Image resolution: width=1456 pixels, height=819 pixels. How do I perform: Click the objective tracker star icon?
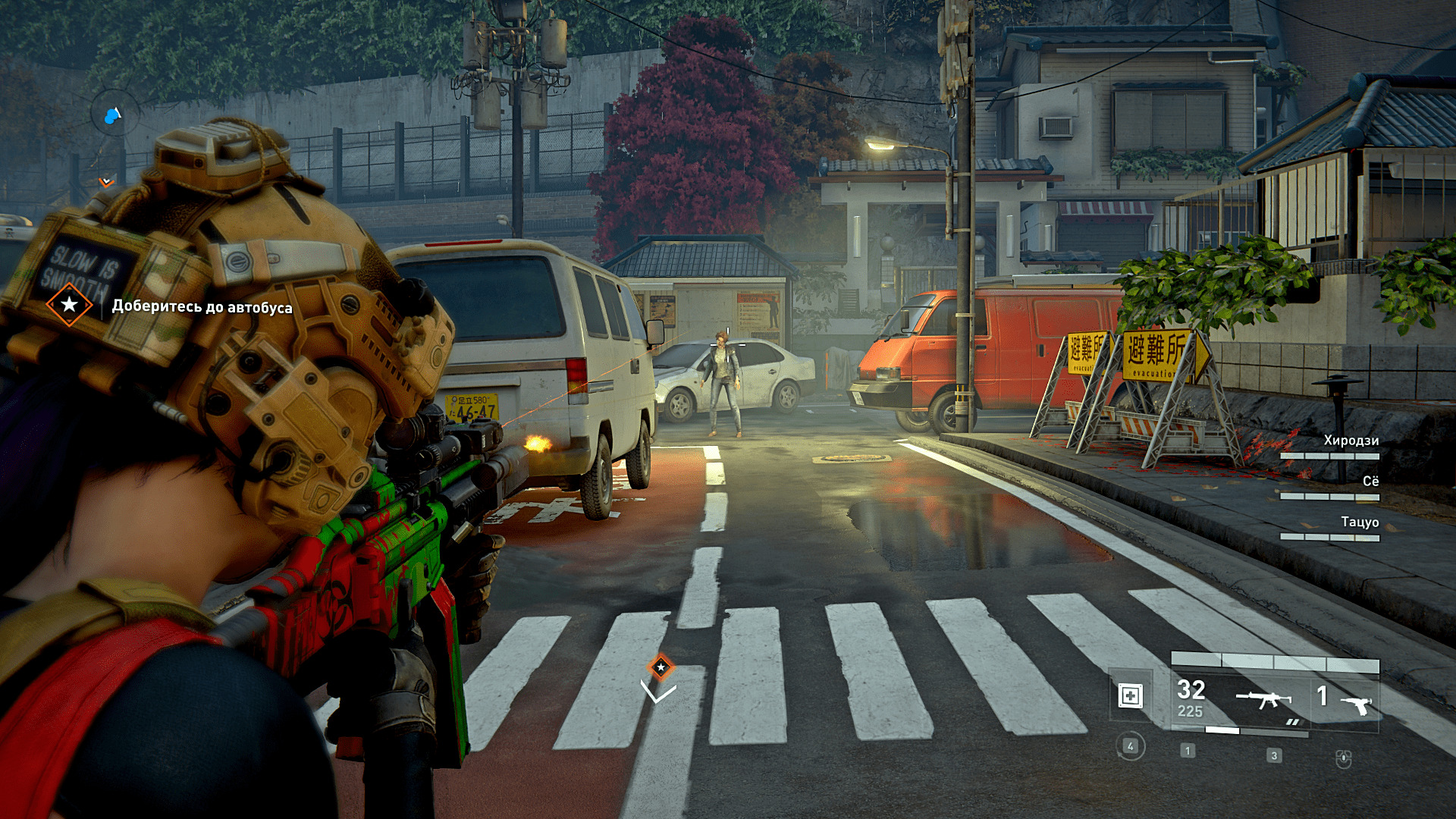coord(69,305)
